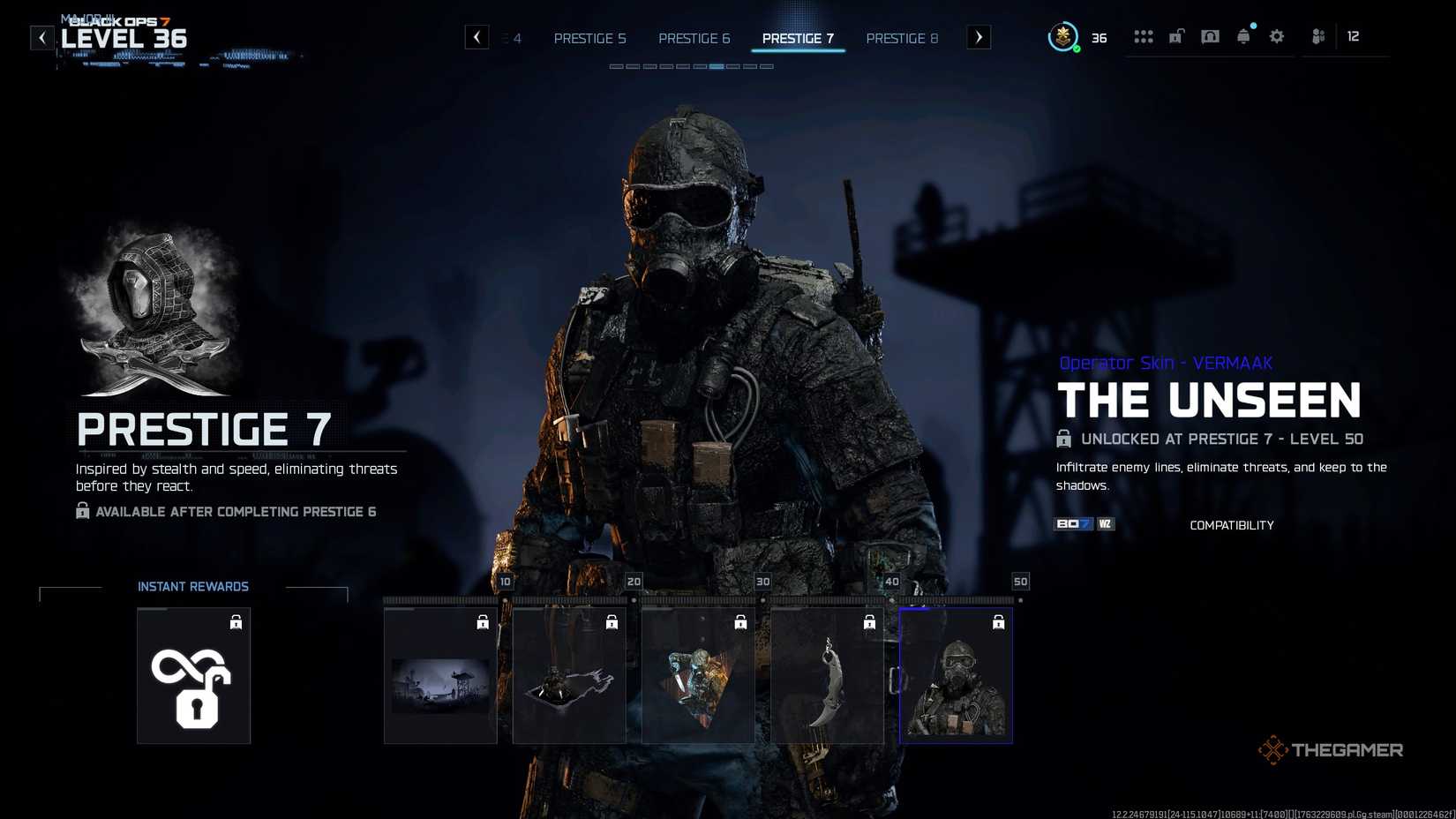Switch to the Prestige 5 tab
Viewport: 1456px width, 819px height.
(x=589, y=38)
